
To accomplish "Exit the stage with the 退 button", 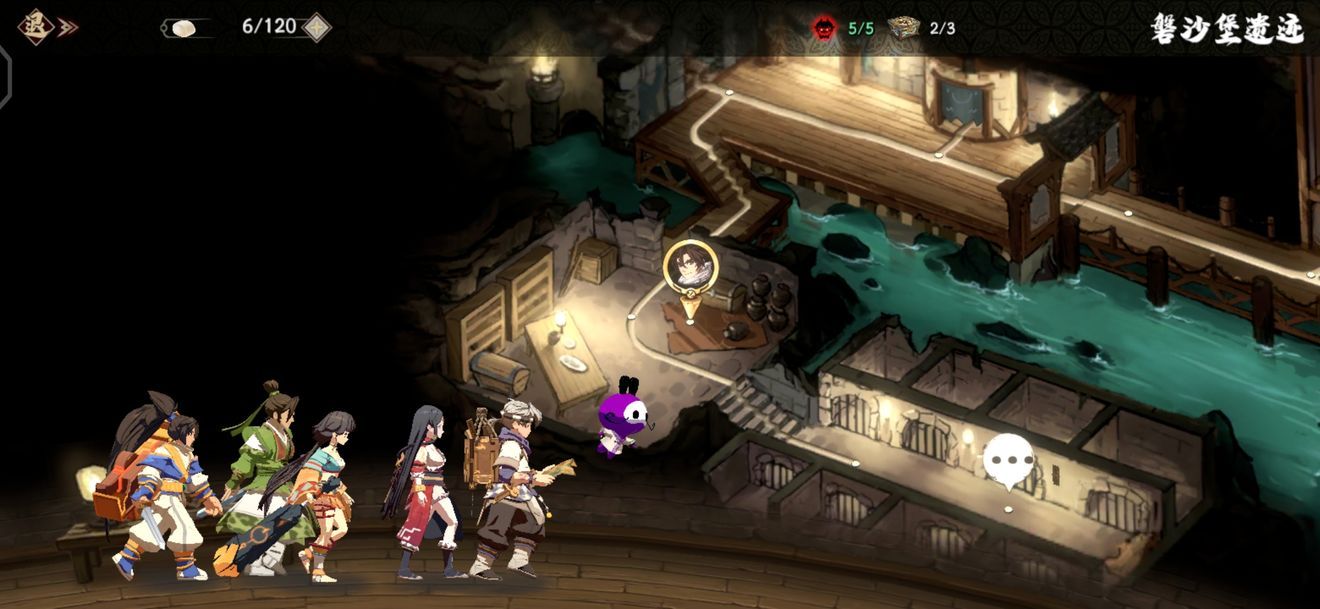I will click(x=37, y=27).
